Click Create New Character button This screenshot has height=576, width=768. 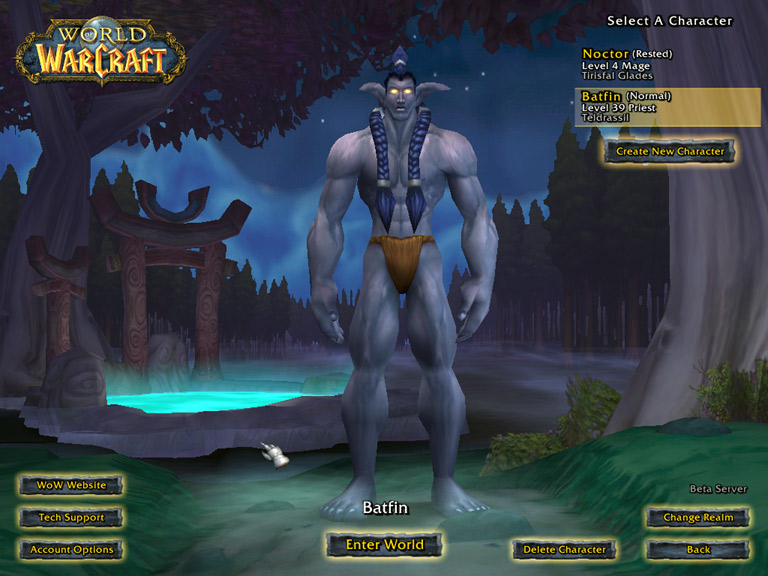tap(670, 152)
